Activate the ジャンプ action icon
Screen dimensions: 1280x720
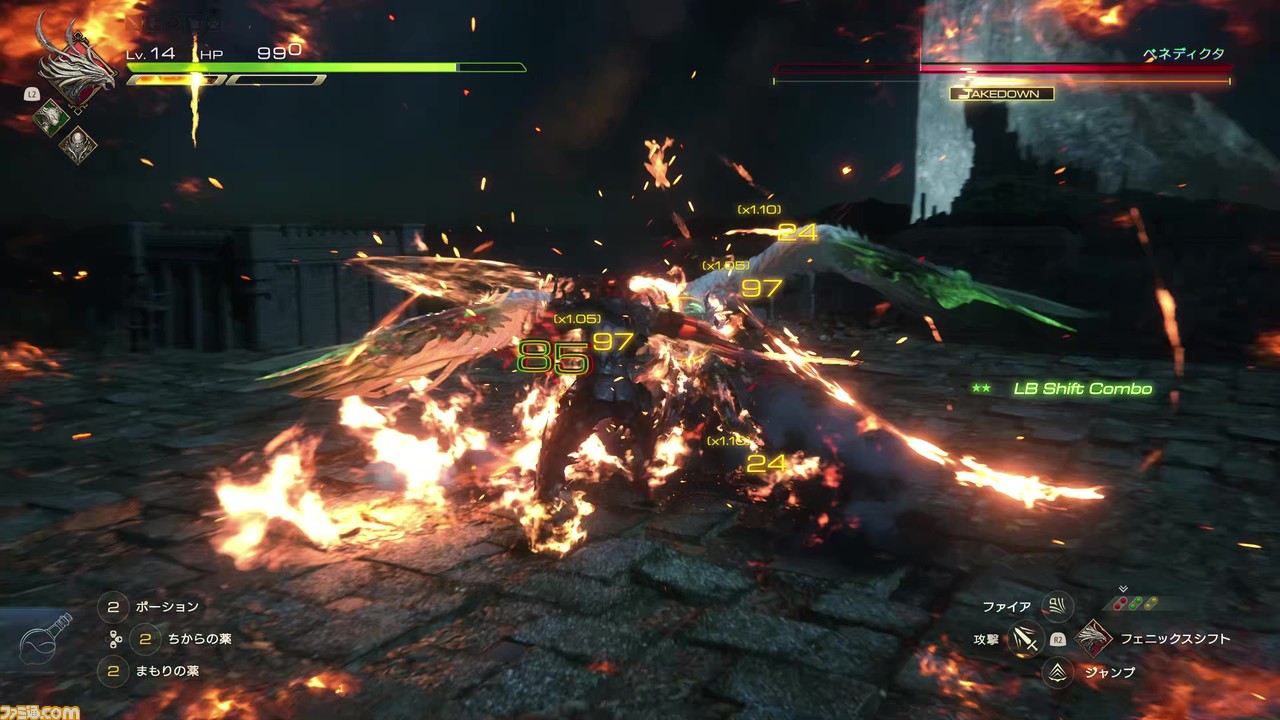point(1058,672)
